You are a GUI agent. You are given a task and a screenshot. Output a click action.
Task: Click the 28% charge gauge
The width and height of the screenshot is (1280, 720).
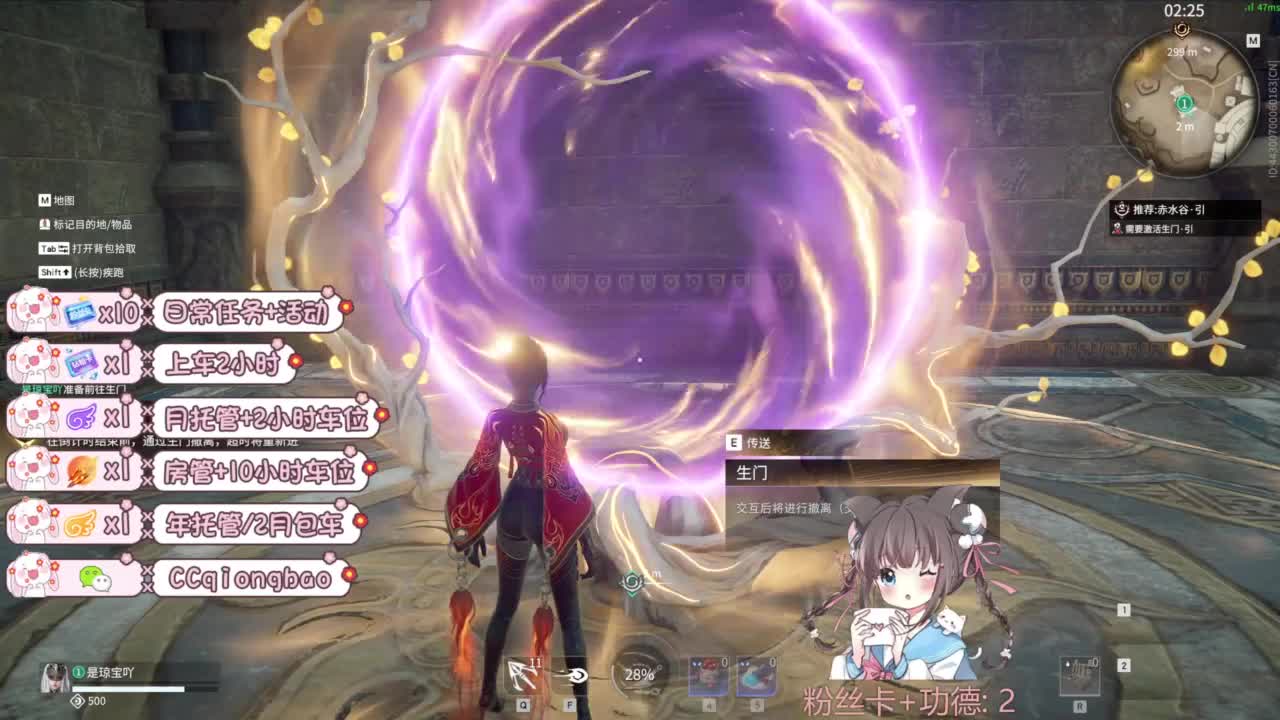[x=632, y=675]
